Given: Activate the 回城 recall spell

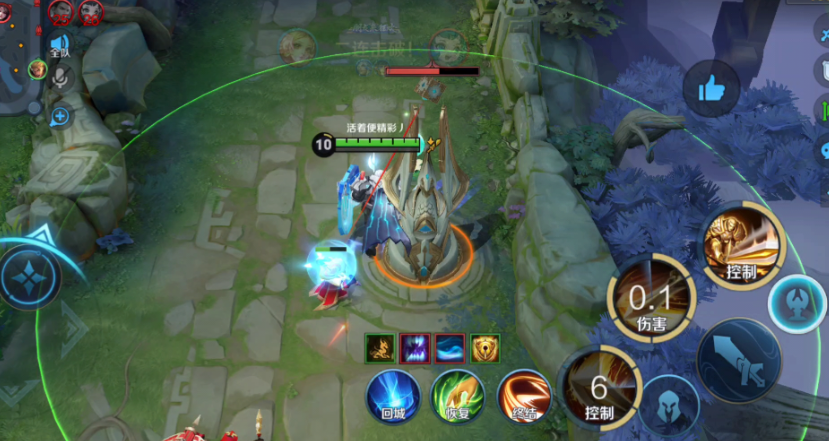Looking at the screenshot, I should pyautogui.click(x=391, y=395).
